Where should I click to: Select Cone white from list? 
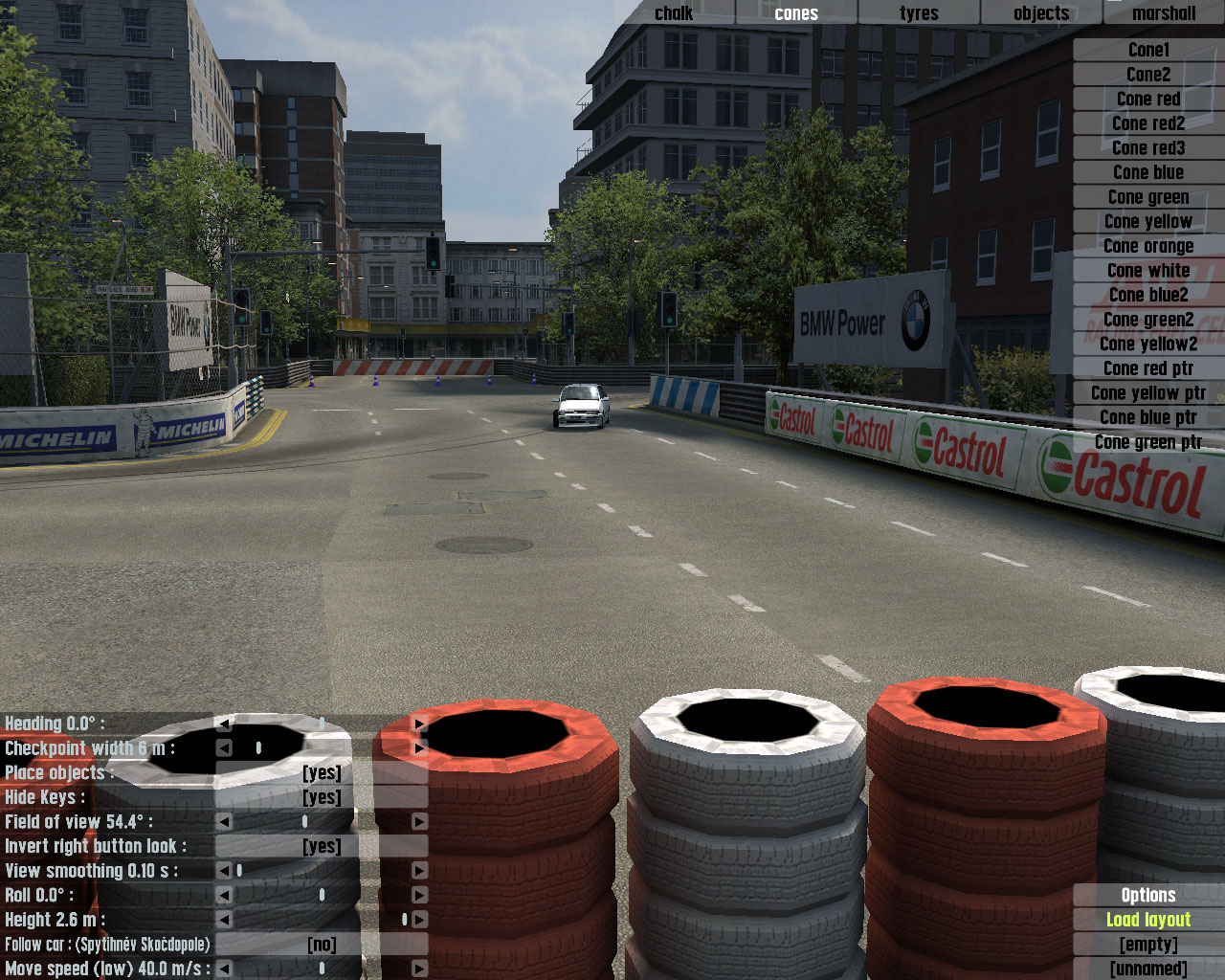point(1148,271)
